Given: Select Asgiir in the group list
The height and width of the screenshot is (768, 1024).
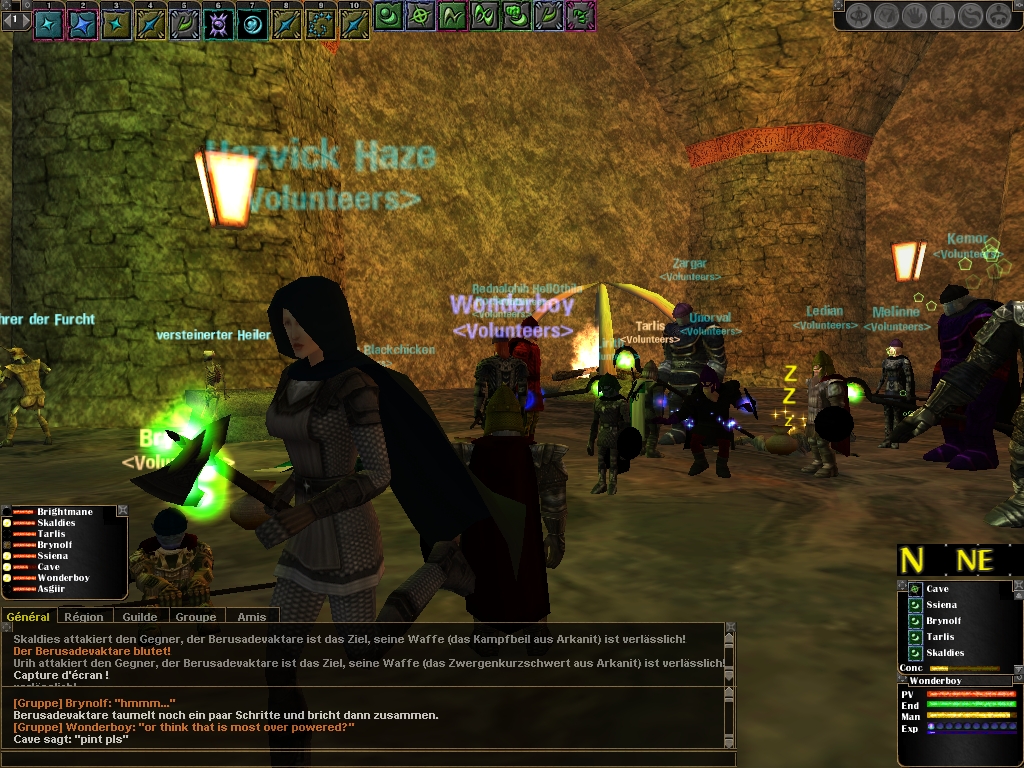Looking at the screenshot, I should 54,589.
